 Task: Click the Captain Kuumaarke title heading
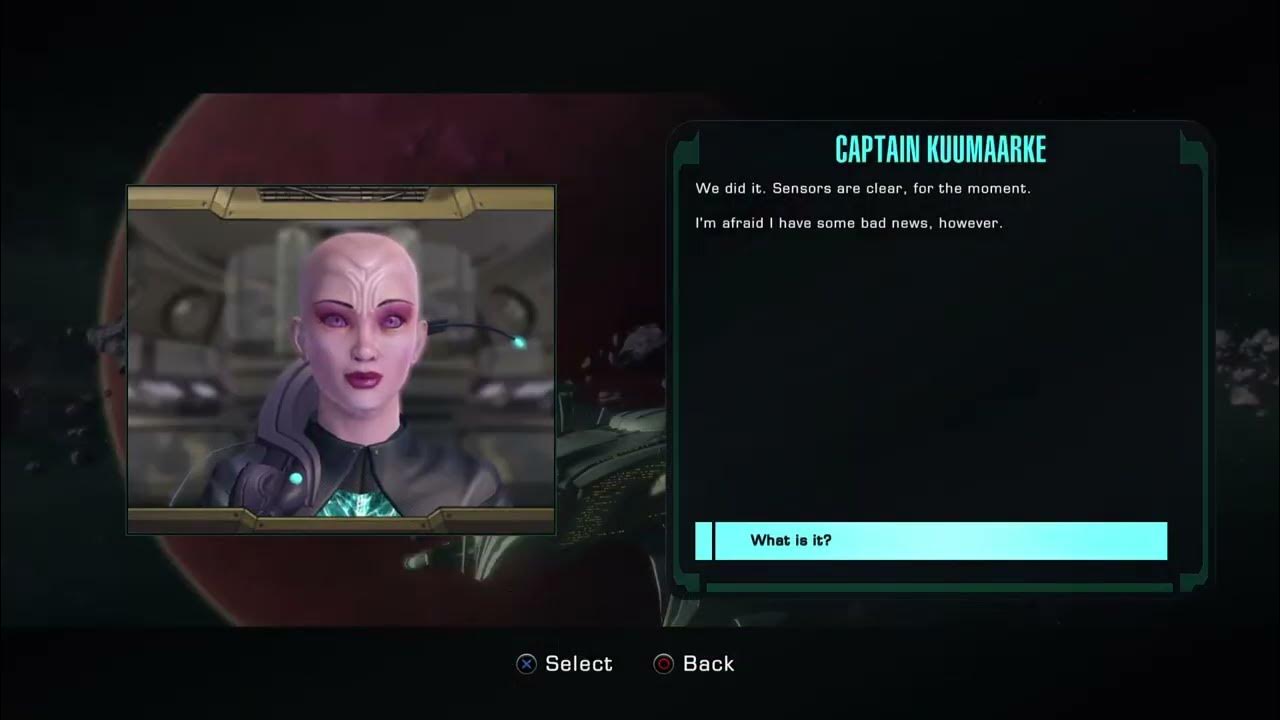tap(938, 149)
